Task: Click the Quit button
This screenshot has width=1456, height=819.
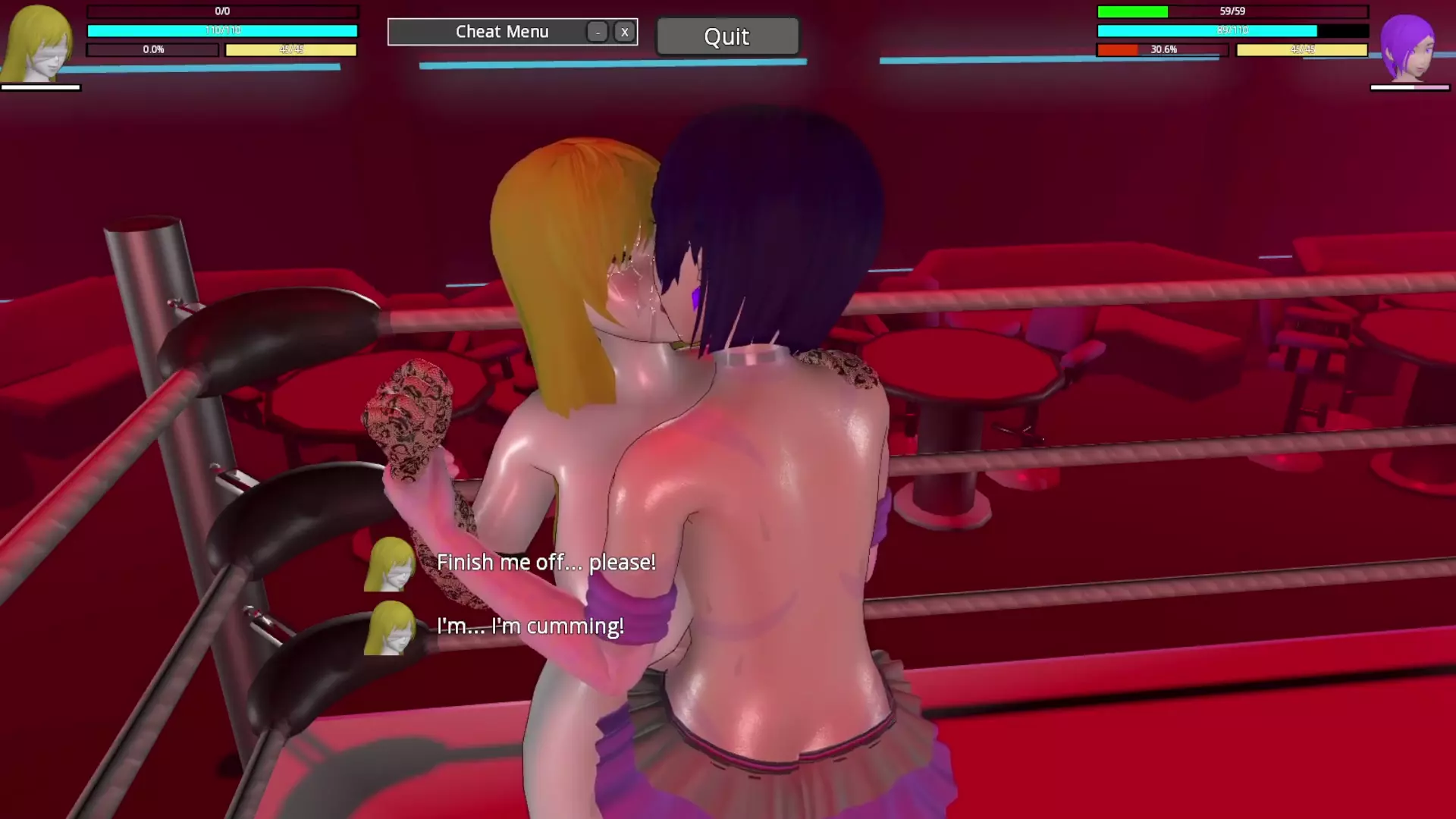Action: [726, 36]
